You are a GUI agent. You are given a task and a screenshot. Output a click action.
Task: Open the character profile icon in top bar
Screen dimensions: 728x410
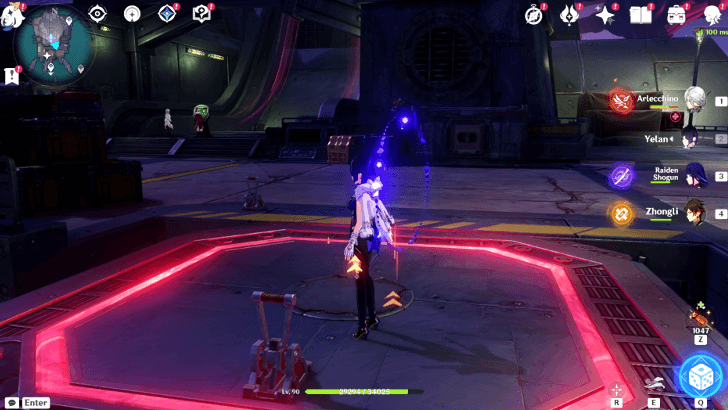pos(711,14)
